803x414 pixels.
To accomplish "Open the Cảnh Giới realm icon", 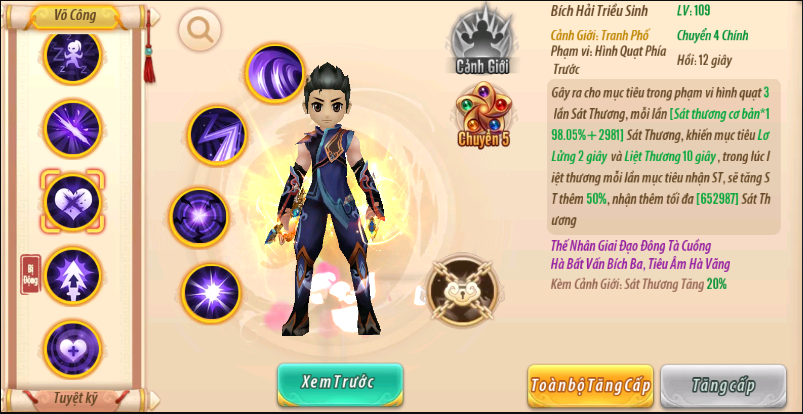I will [x=484, y=42].
